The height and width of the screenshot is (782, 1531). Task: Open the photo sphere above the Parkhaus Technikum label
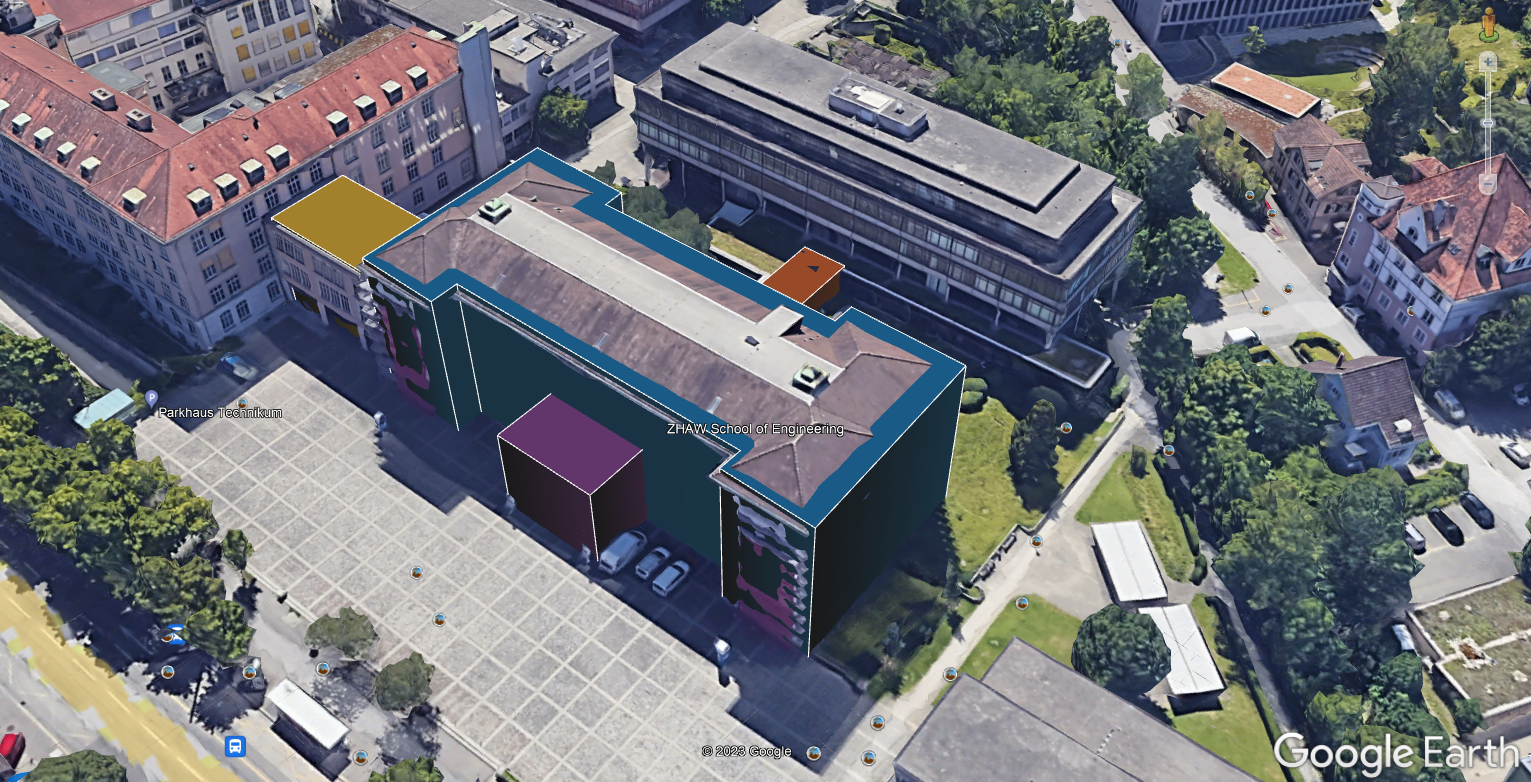[x=242, y=402]
